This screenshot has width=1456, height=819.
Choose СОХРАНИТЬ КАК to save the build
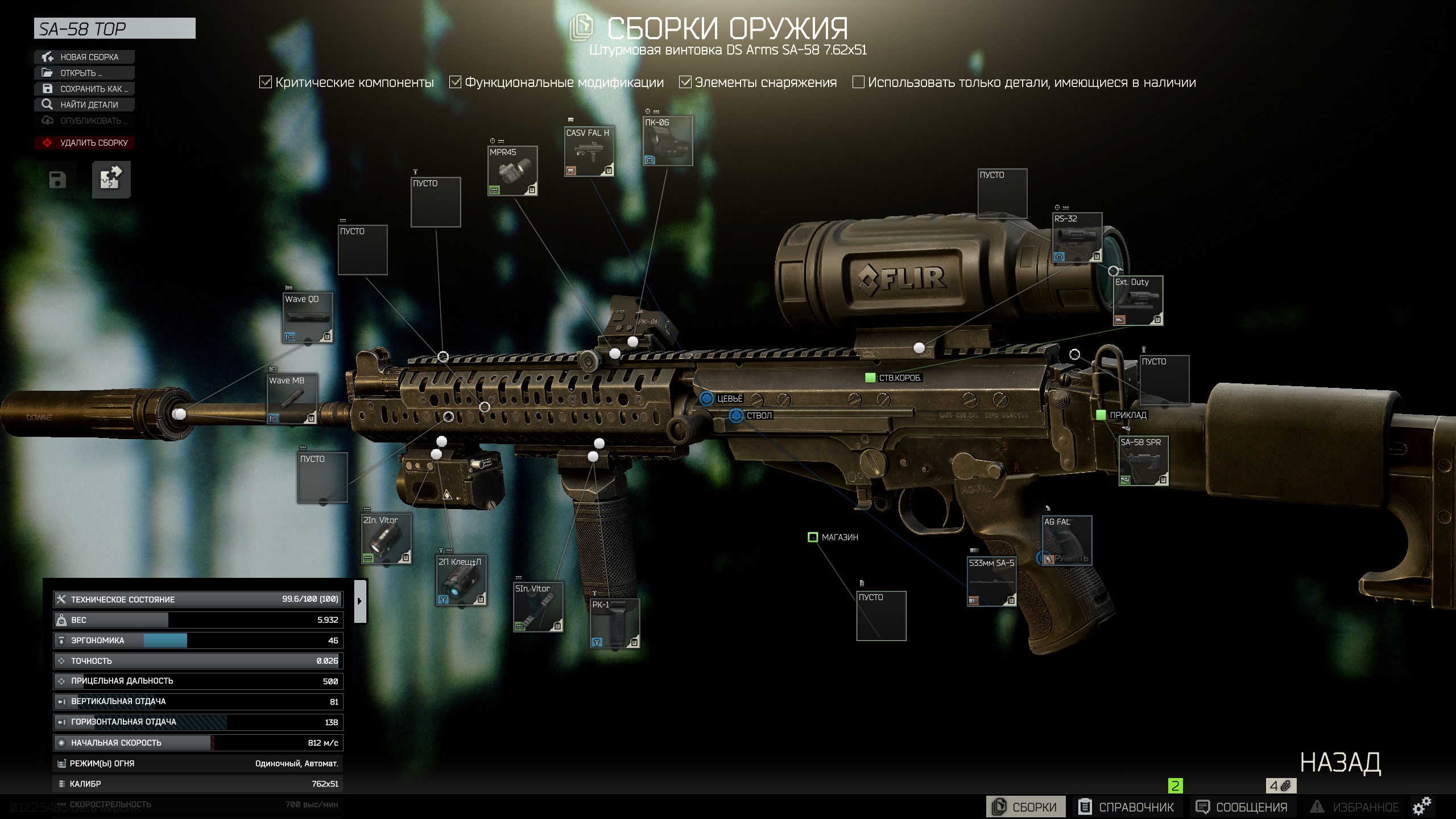click(84, 89)
